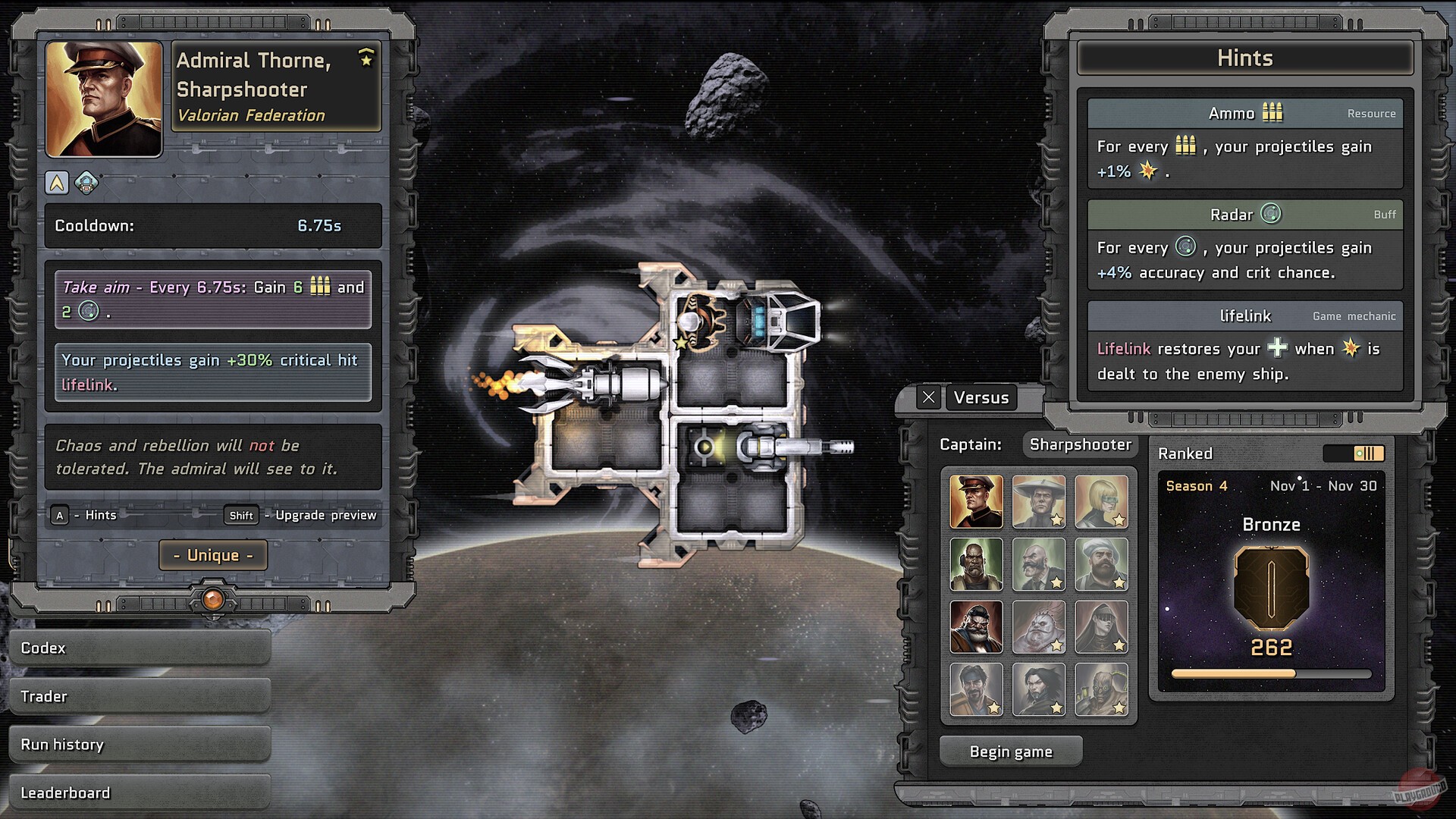Close the Versus panel
1456x819 pixels.
coord(928,397)
